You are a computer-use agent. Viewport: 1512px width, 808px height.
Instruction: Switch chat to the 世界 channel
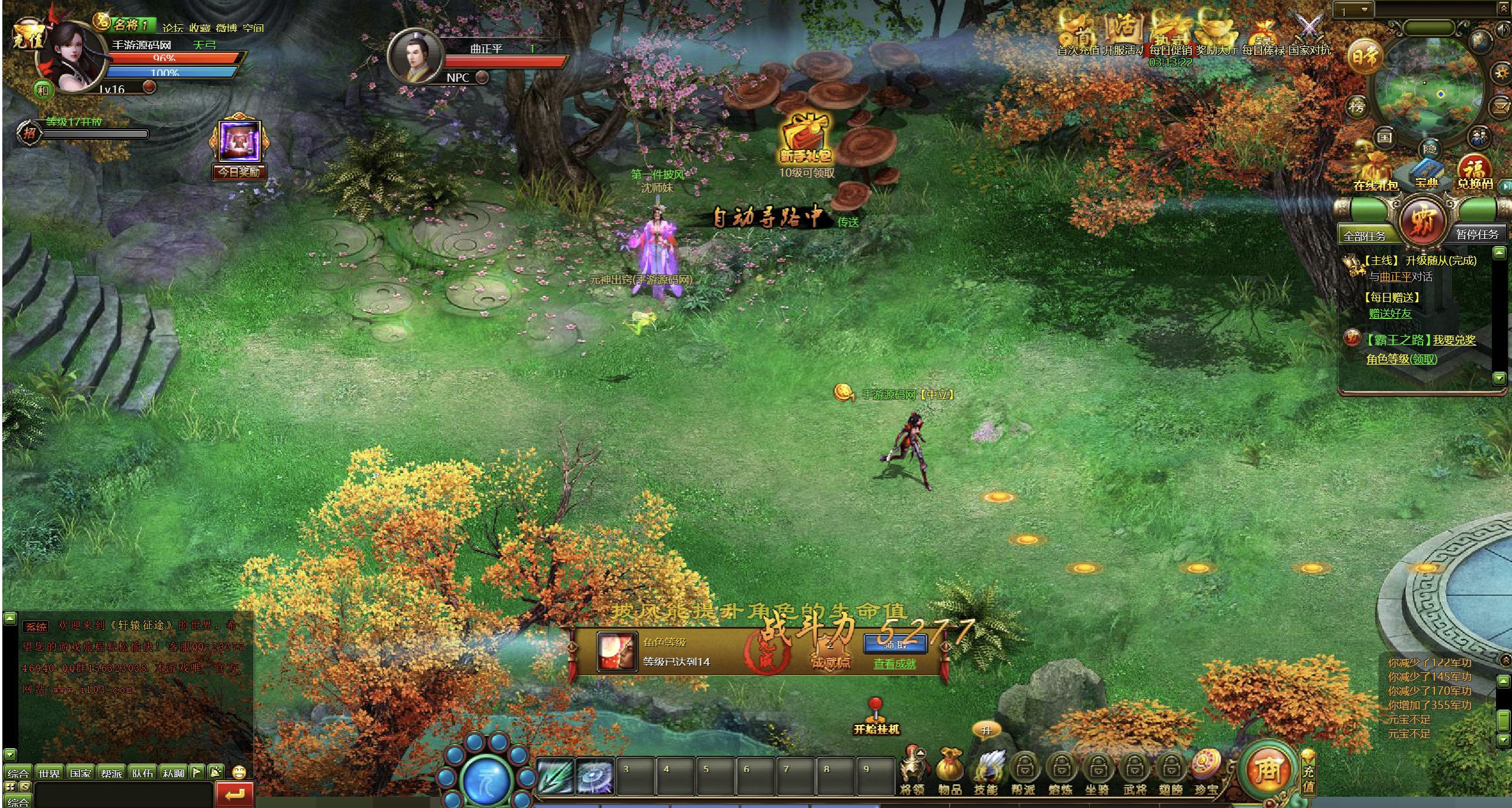49,773
